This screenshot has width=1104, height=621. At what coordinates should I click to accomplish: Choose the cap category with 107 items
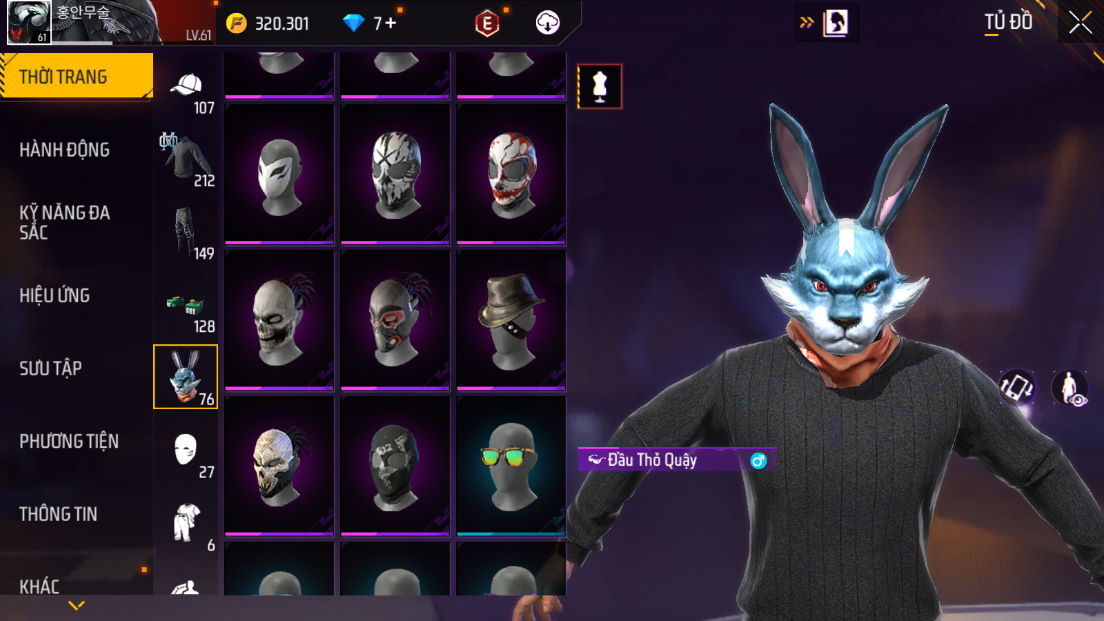187,90
